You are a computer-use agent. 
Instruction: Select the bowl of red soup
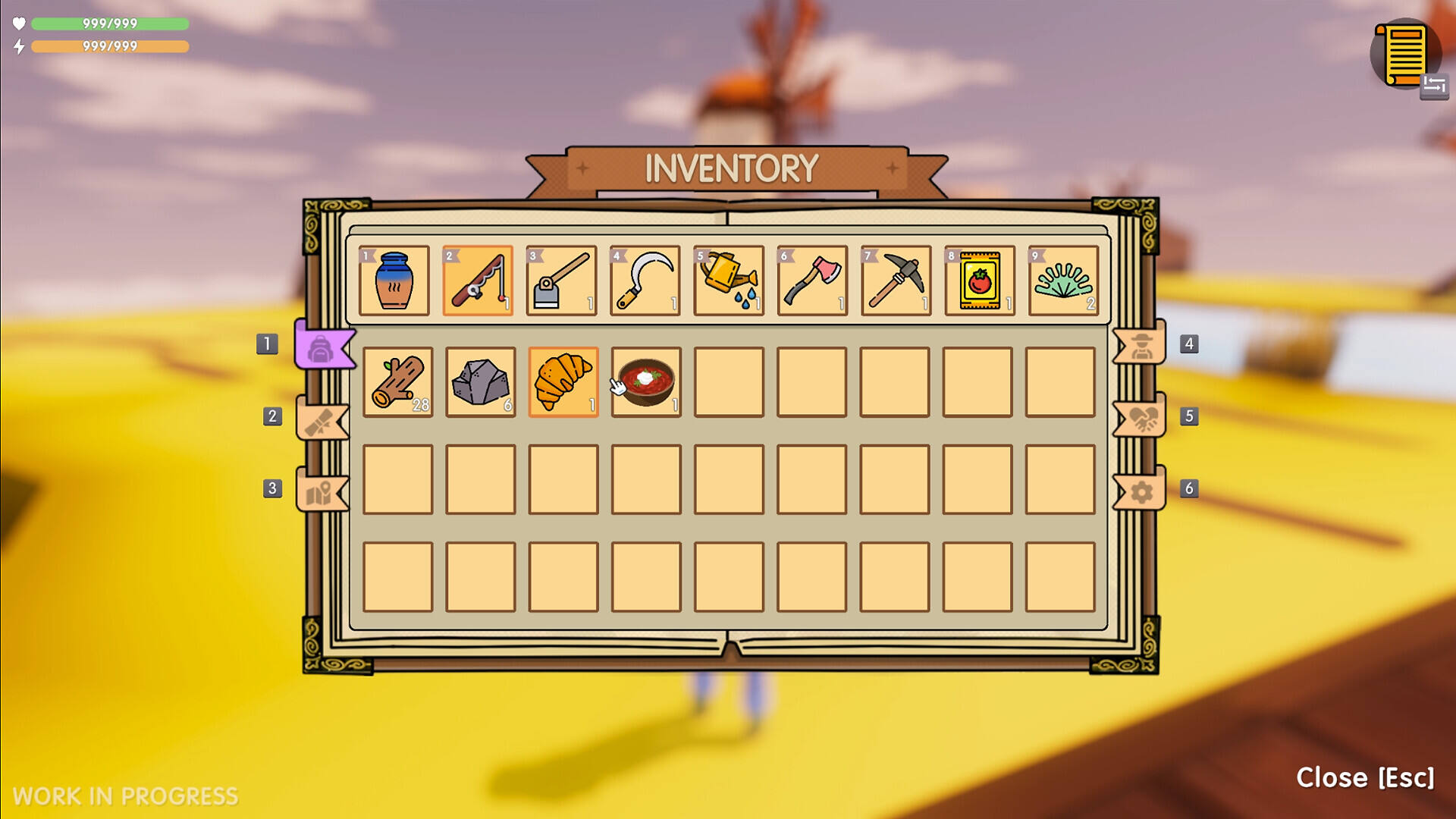(x=646, y=382)
